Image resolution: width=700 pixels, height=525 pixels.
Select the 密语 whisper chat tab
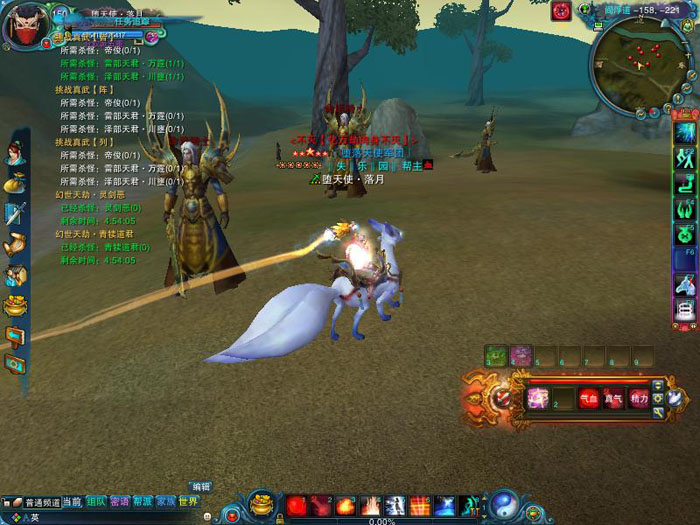click(120, 501)
